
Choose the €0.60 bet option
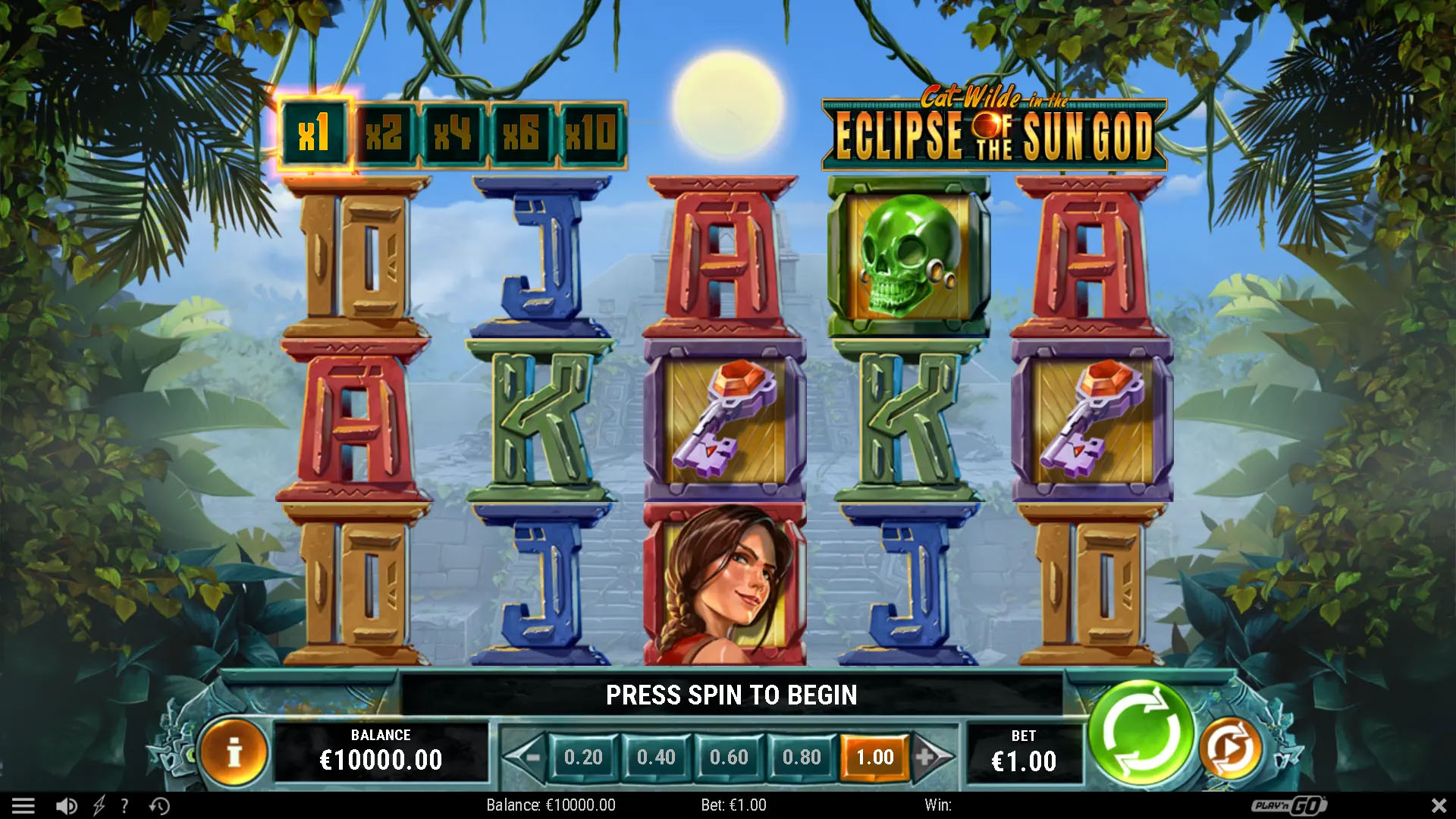click(728, 757)
